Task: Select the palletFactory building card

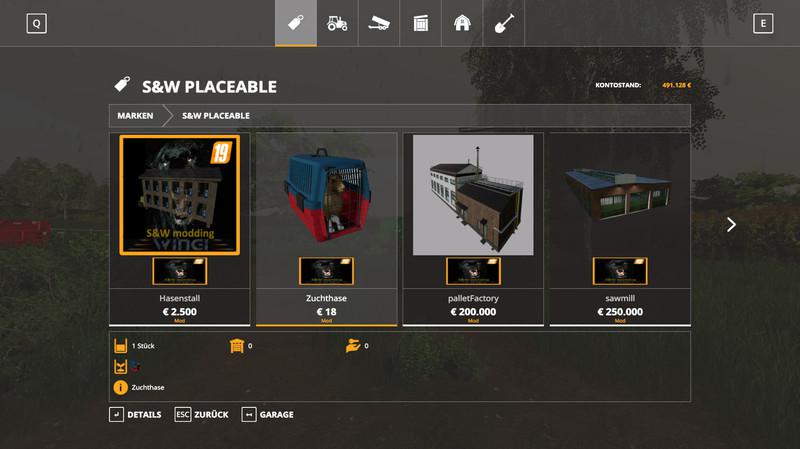Action: pyautogui.click(x=473, y=228)
